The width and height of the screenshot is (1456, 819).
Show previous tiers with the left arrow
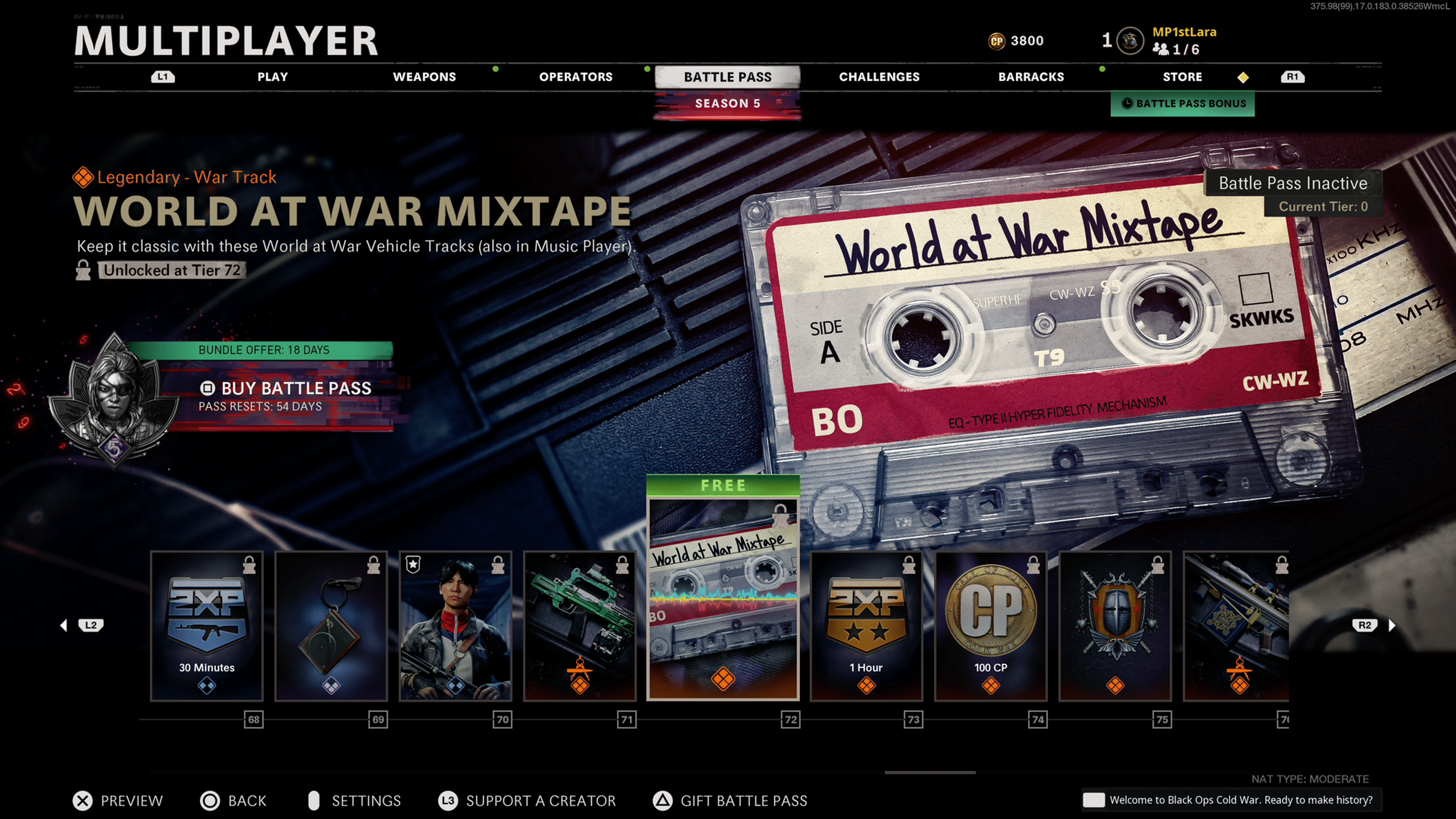coord(64,625)
